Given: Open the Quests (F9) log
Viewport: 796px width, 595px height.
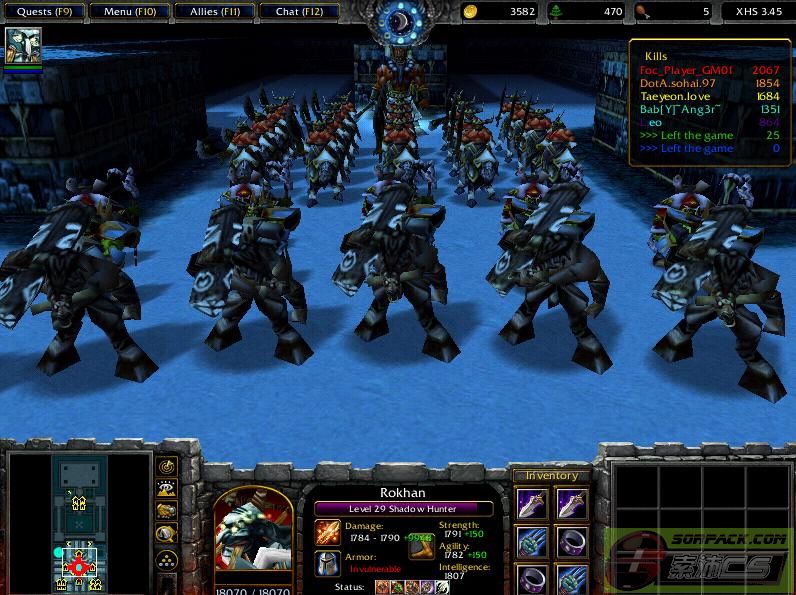Looking at the screenshot, I should click(x=42, y=12).
